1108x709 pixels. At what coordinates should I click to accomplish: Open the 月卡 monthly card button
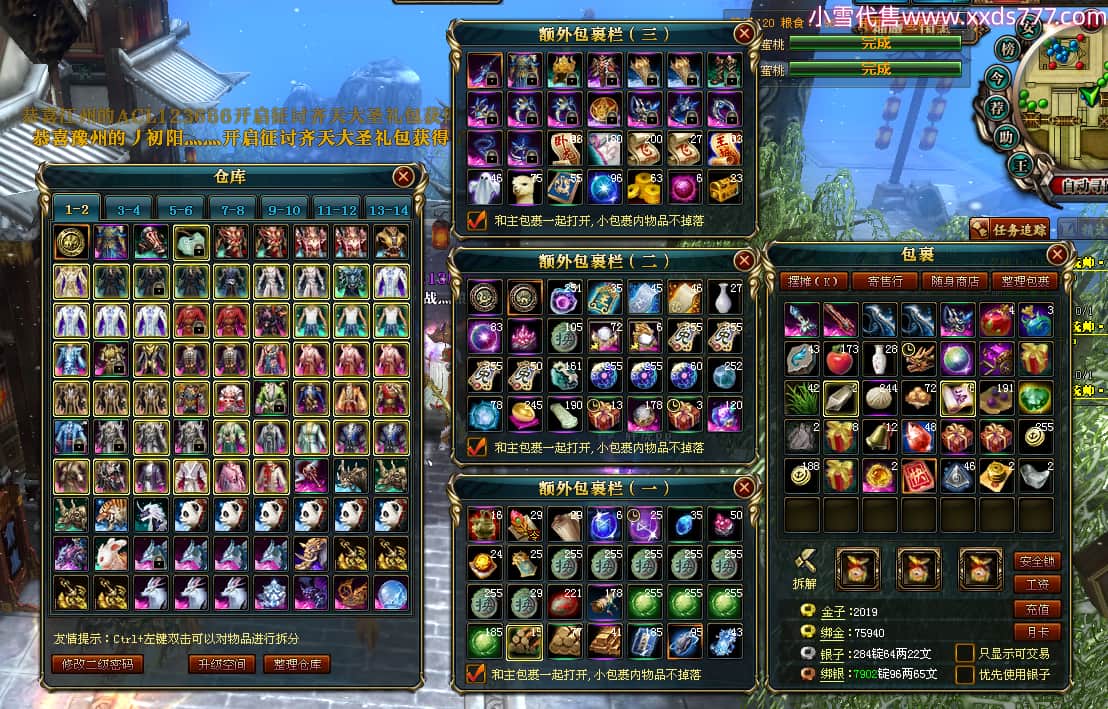[1036, 632]
